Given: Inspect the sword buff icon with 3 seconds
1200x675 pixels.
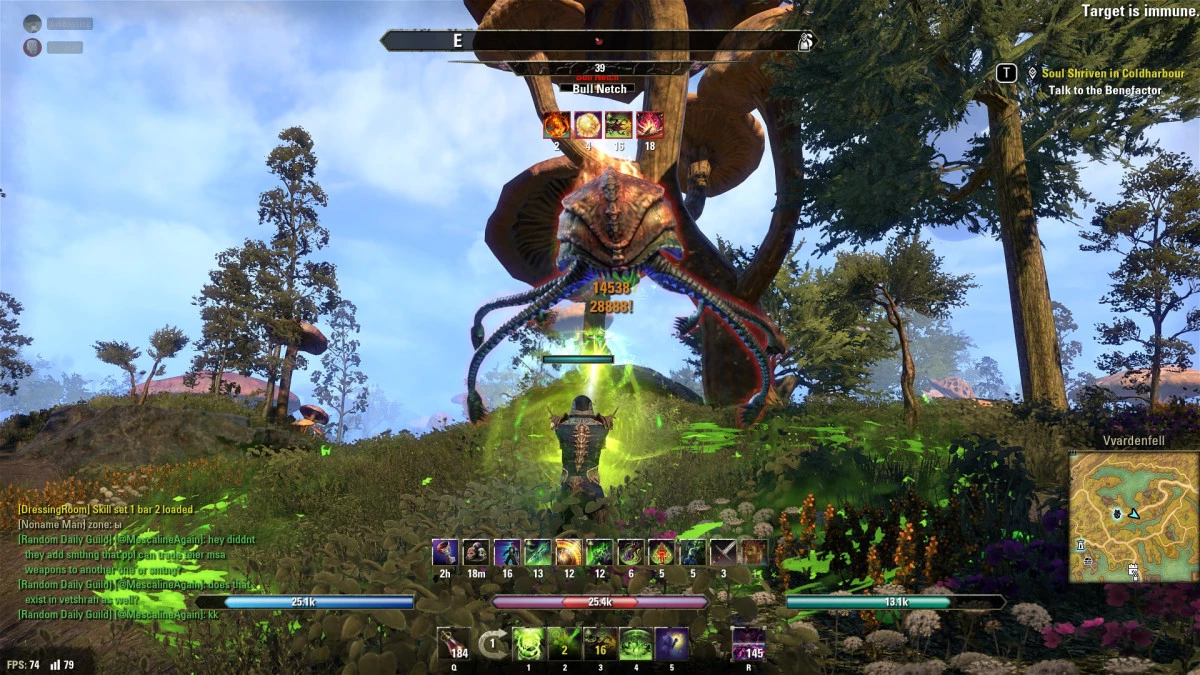Looking at the screenshot, I should tap(723, 553).
